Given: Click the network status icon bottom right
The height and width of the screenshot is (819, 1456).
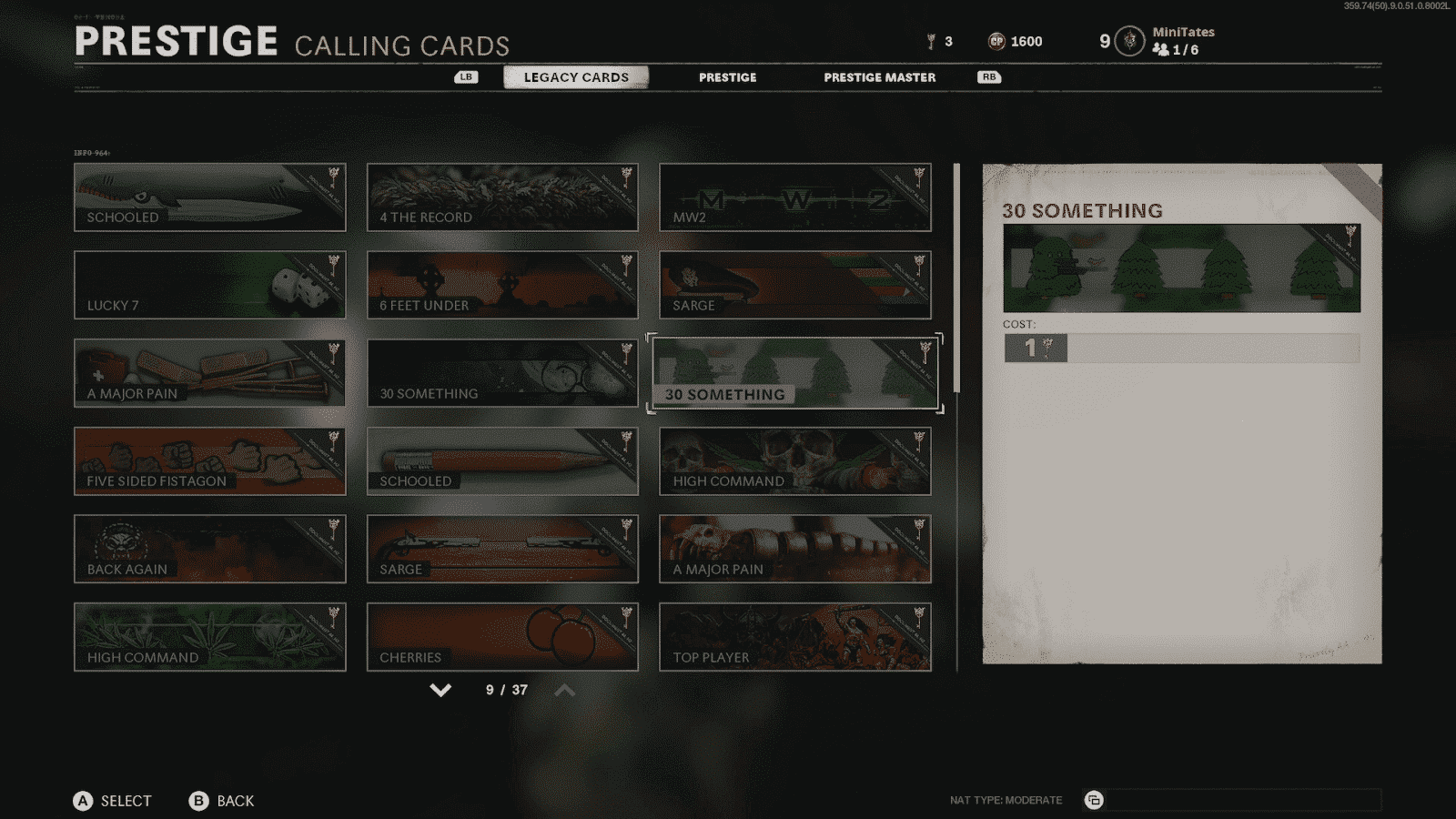Looking at the screenshot, I should pyautogui.click(x=1095, y=800).
